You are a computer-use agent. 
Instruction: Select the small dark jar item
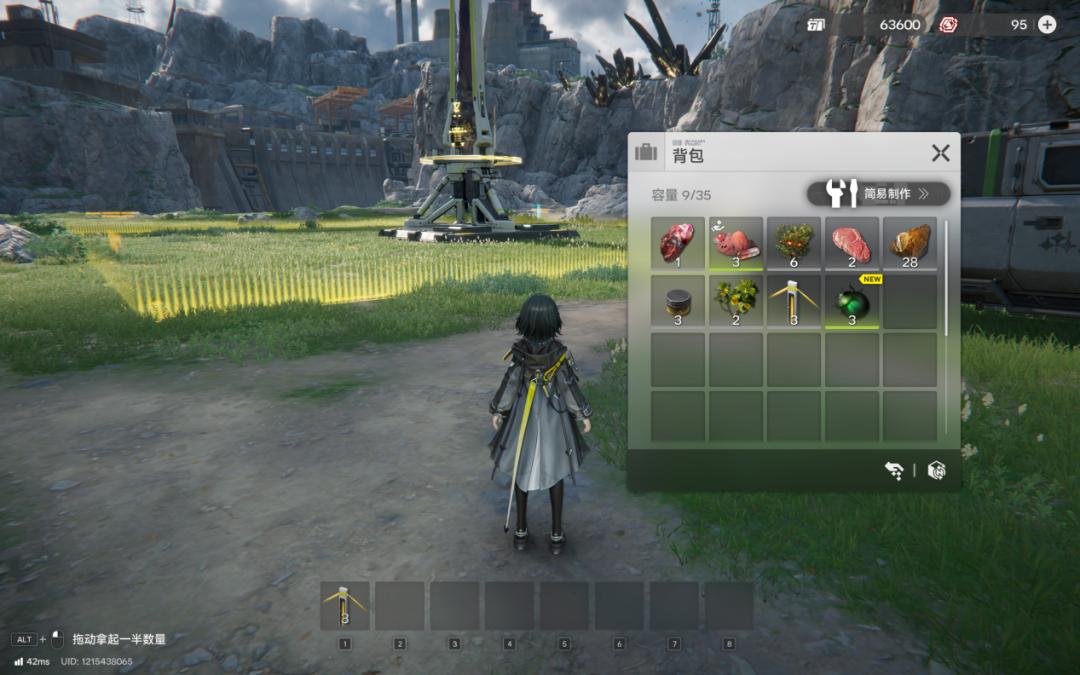[677, 301]
